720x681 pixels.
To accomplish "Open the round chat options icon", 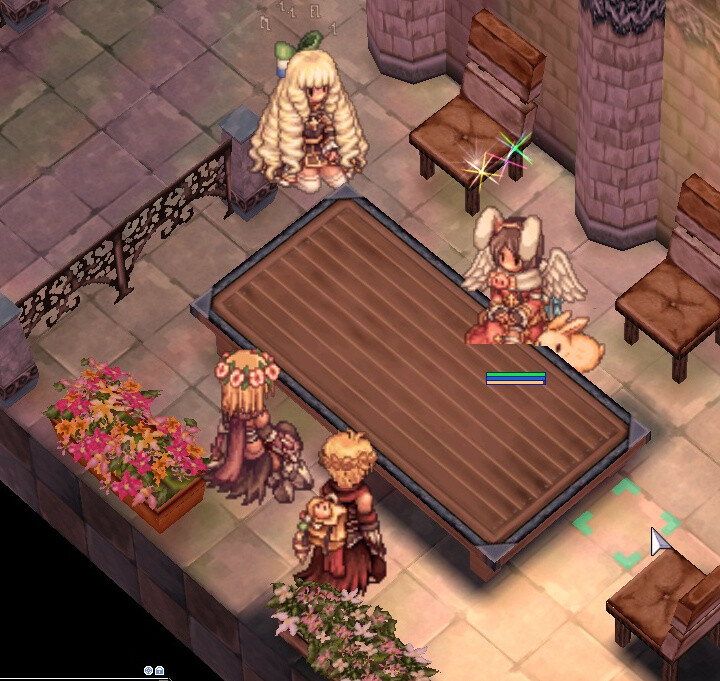I will pyautogui.click(x=148, y=671).
